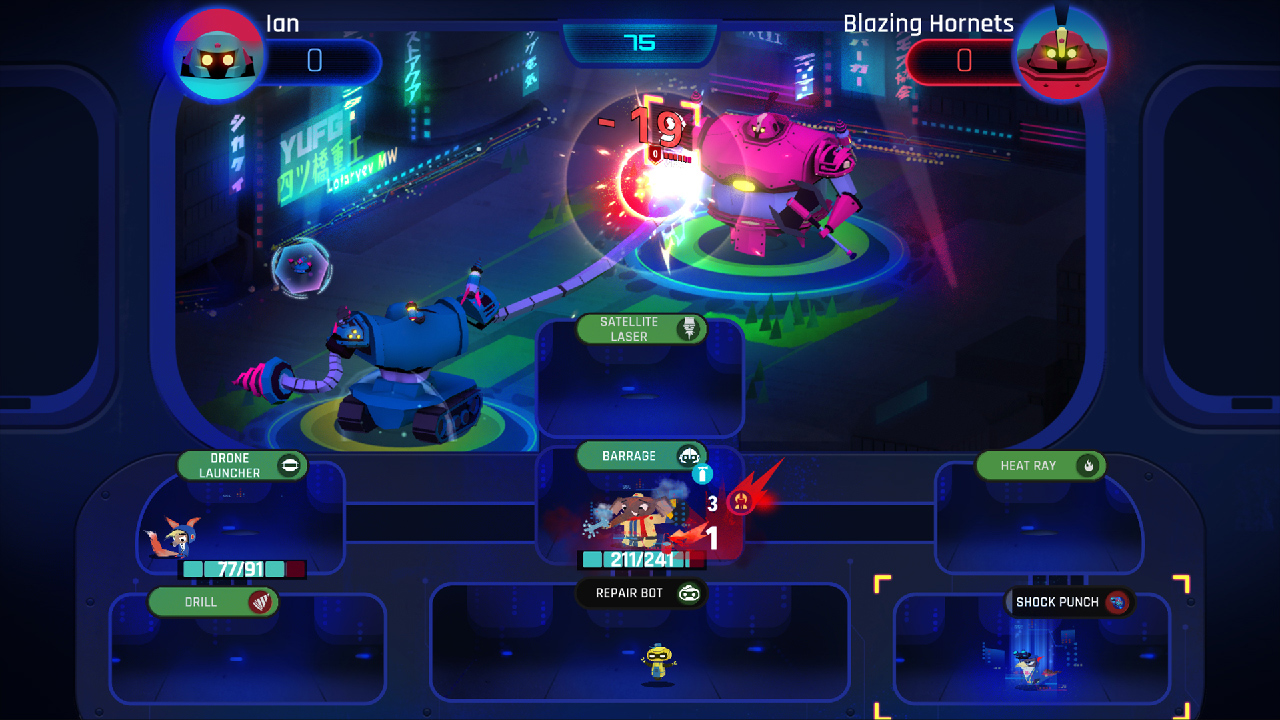
Task: Click the Repair Bot goggles icon
Action: click(x=689, y=593)
